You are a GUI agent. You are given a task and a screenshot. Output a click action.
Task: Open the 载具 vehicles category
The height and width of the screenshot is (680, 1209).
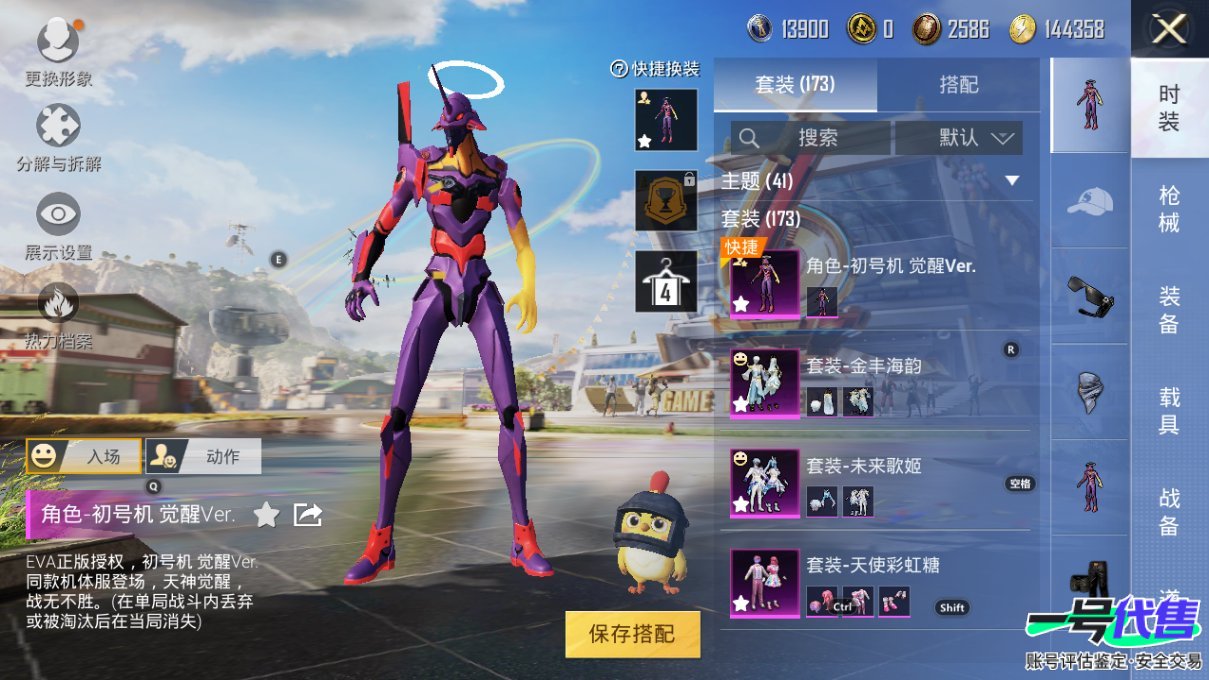(1169, 411)
